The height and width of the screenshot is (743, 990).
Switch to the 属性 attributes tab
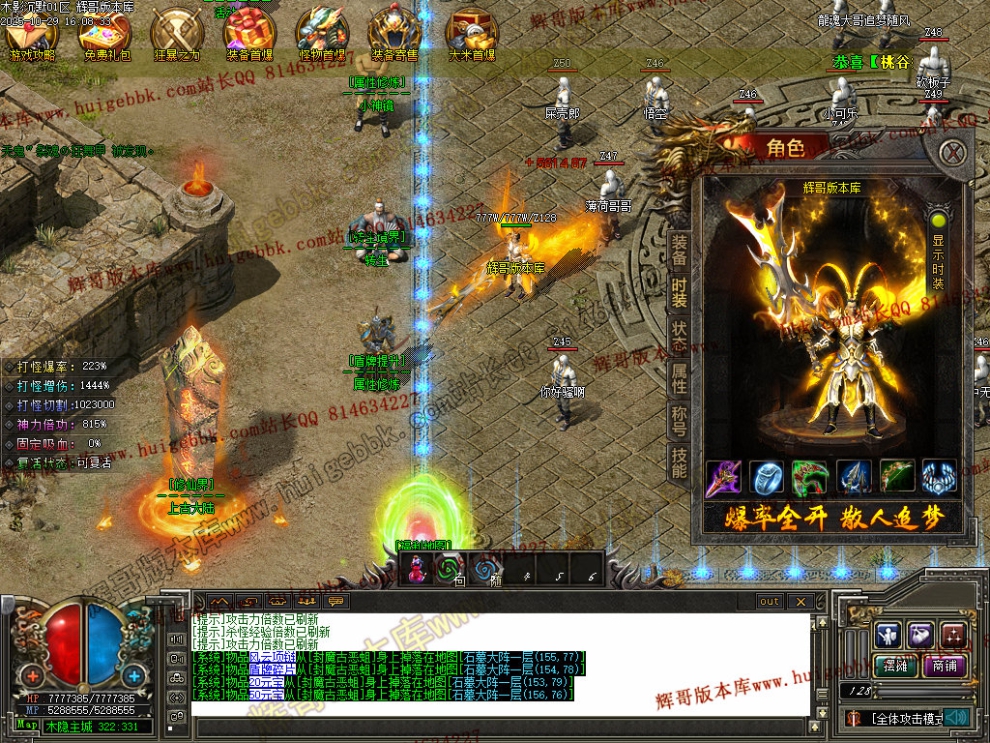tap(679, 378)
